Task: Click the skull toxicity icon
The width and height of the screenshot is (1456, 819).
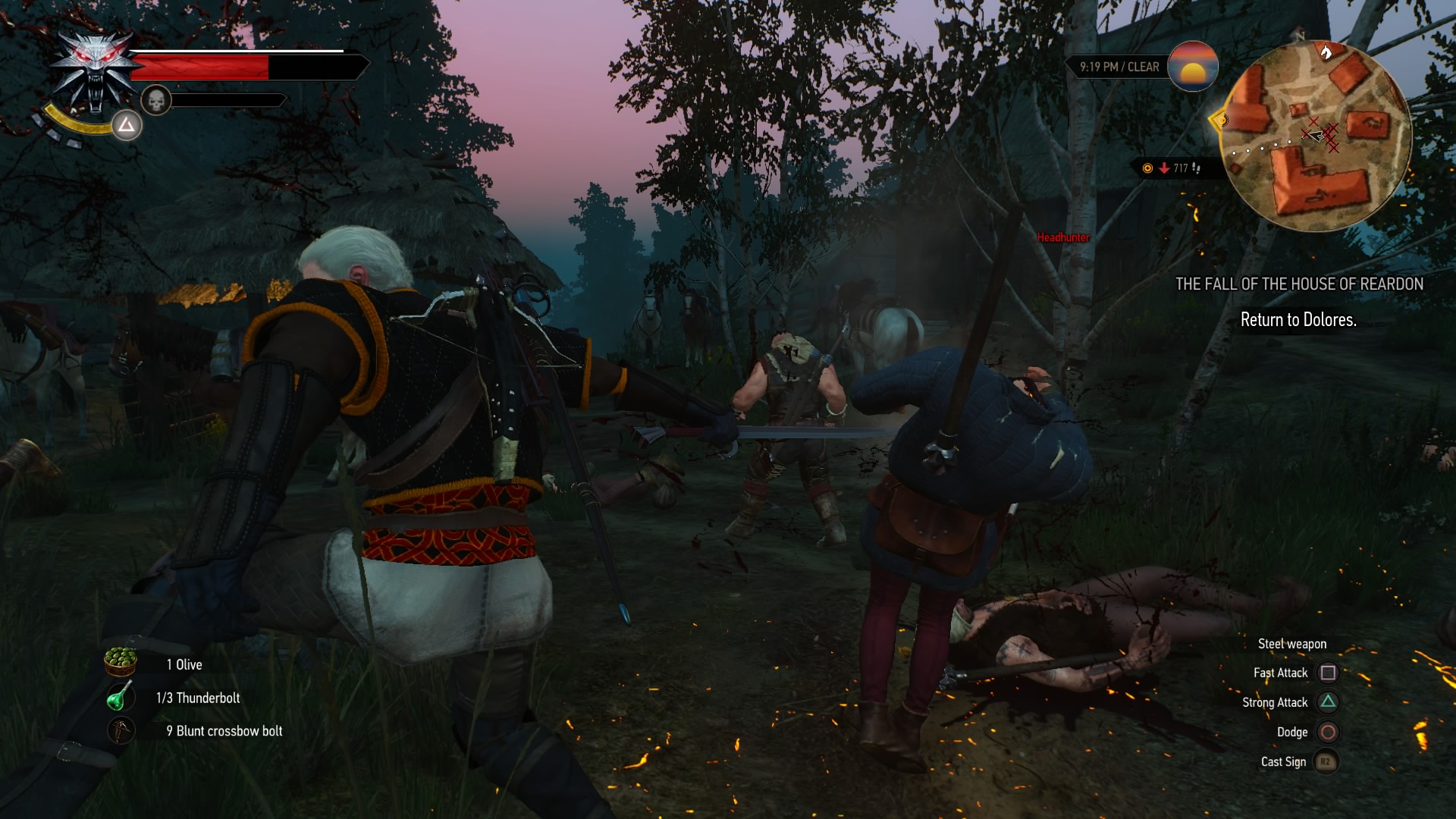Action: 156,100
